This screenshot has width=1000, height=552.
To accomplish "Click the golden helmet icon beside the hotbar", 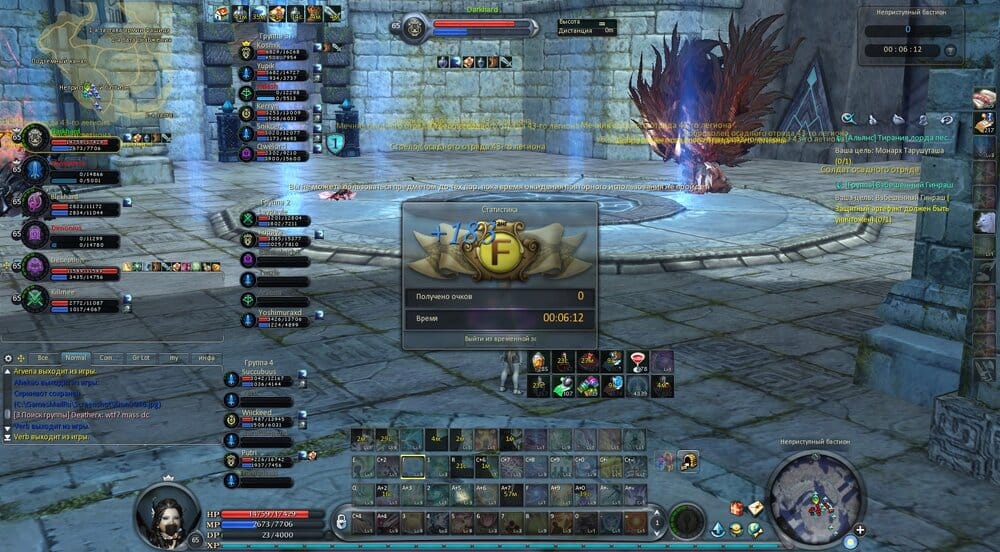I will pos(688,460).
